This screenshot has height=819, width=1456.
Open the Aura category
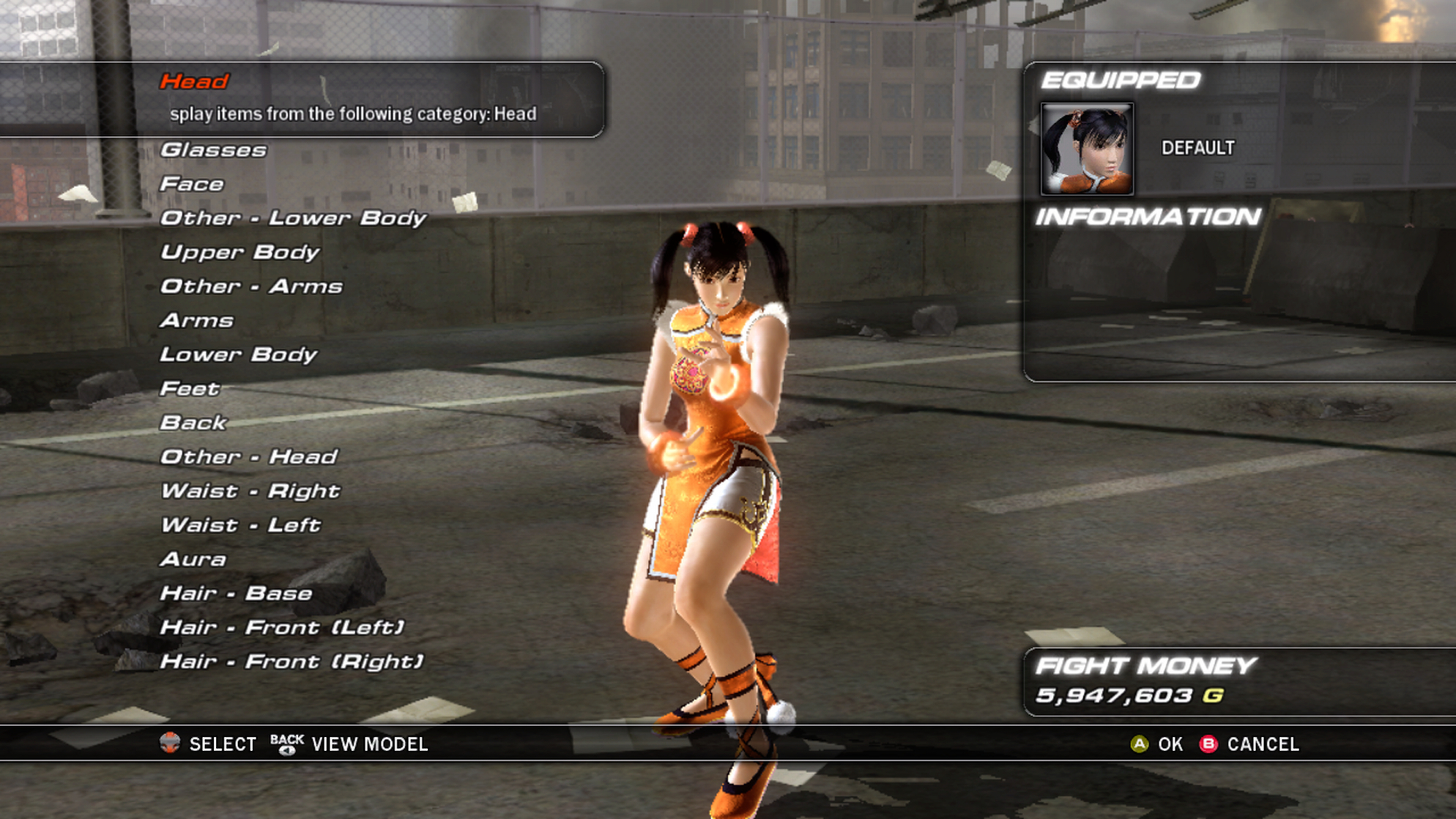(193, 560)
